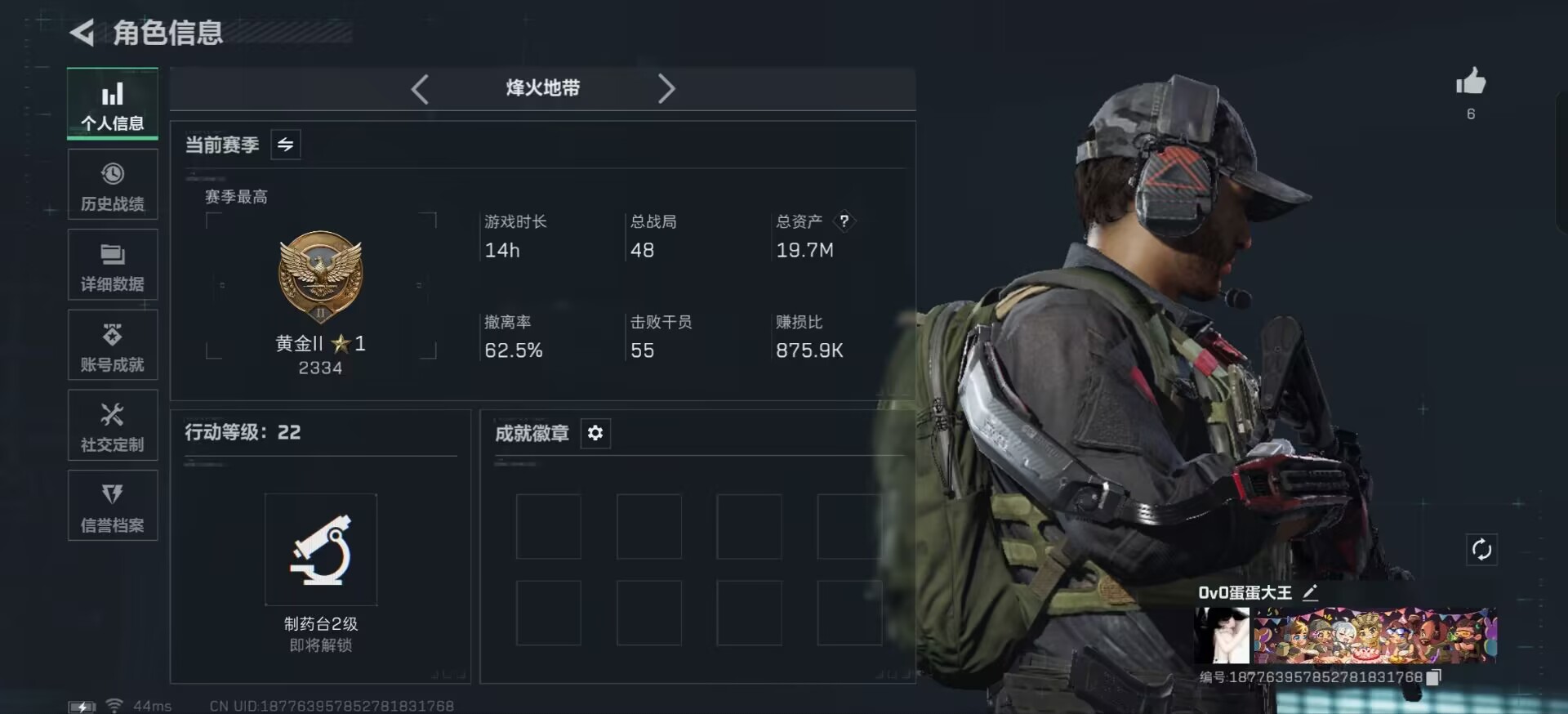Screen dimensions: 1568x714
Task: Click the rotate character refresh button
Action: [x=1481, y=550]
